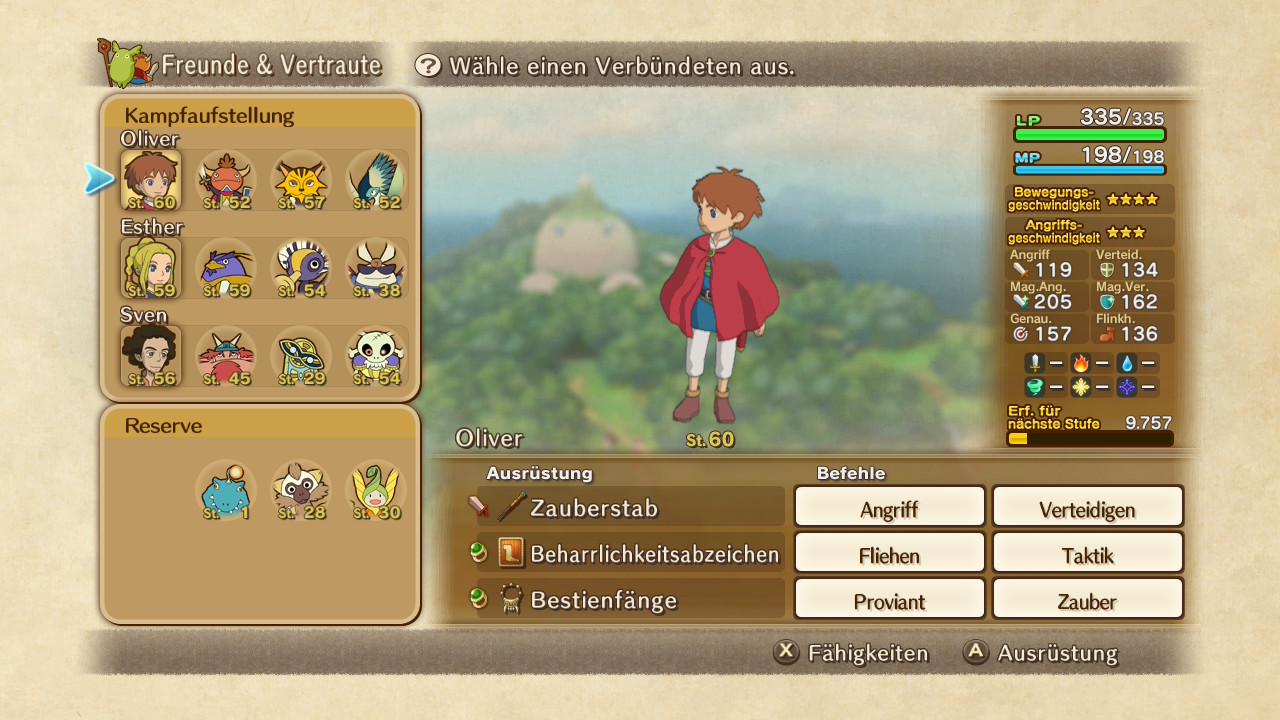Select the winged bird familiar under Oliver
1280x720 pixels.
[x=376, y=181]
